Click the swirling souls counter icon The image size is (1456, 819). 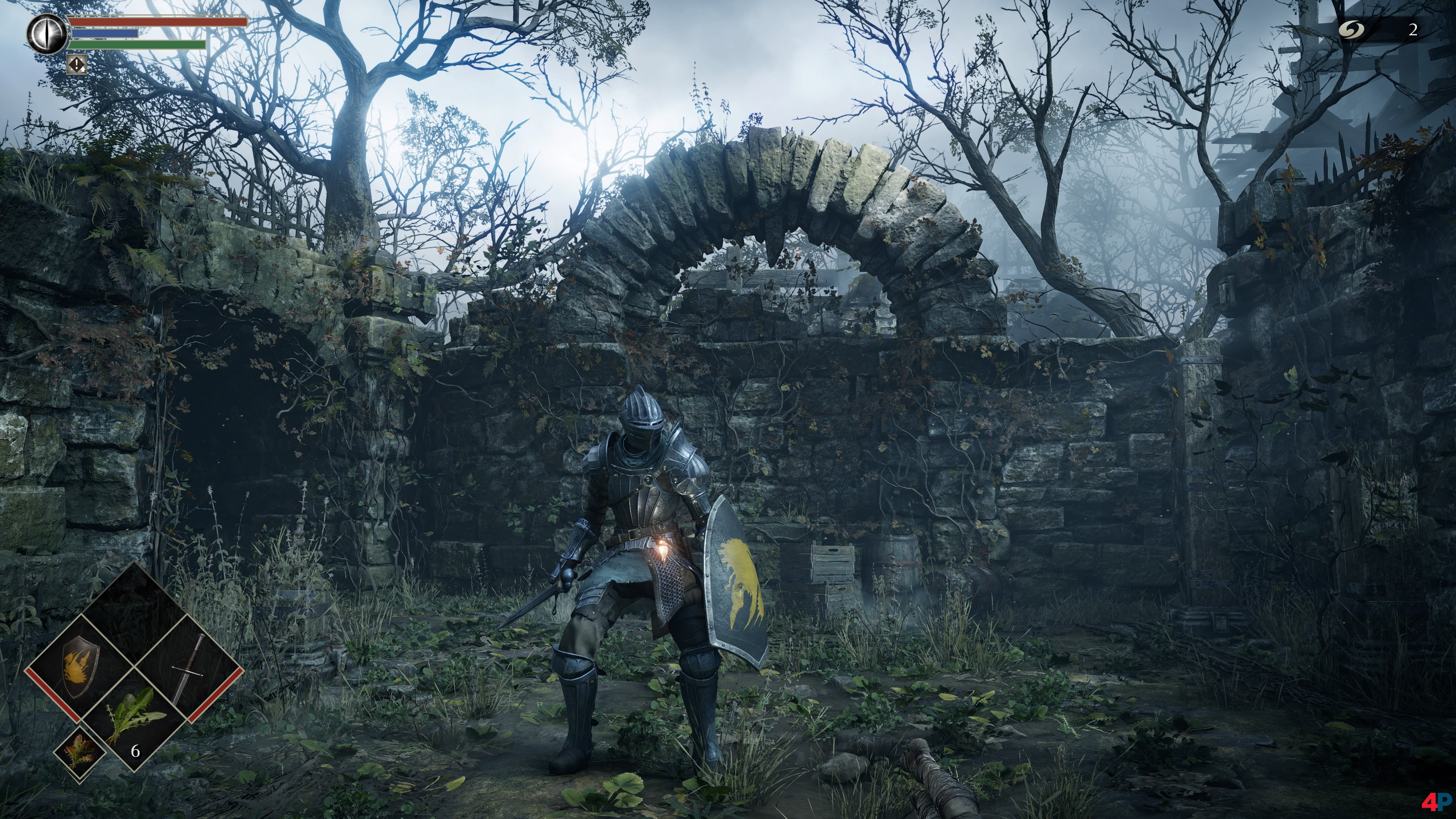pos(1351,30)
